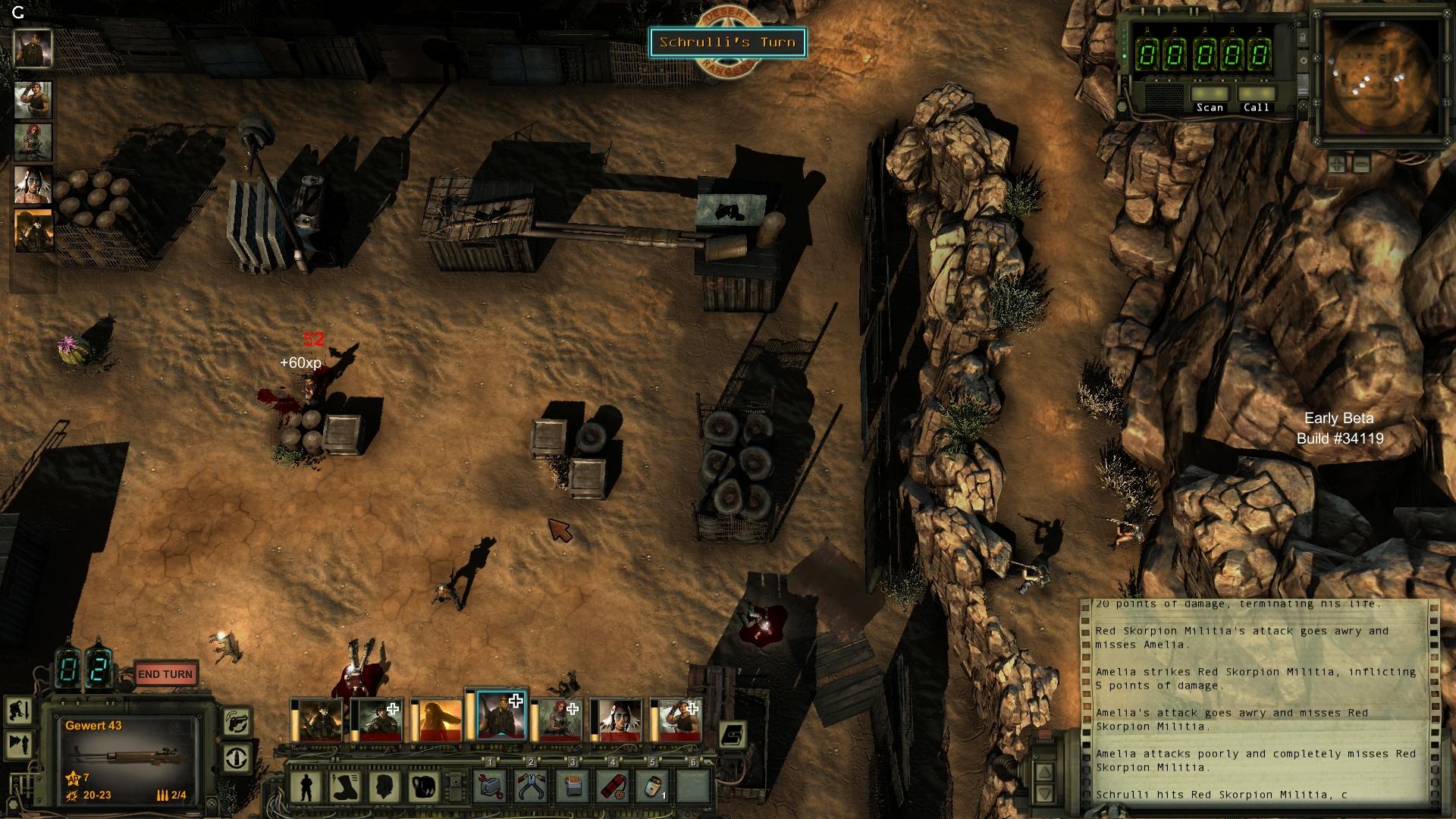Click the weapon swap pistol icon
The height and width of the screenshot is (819, 1456).
coord(237,722)
